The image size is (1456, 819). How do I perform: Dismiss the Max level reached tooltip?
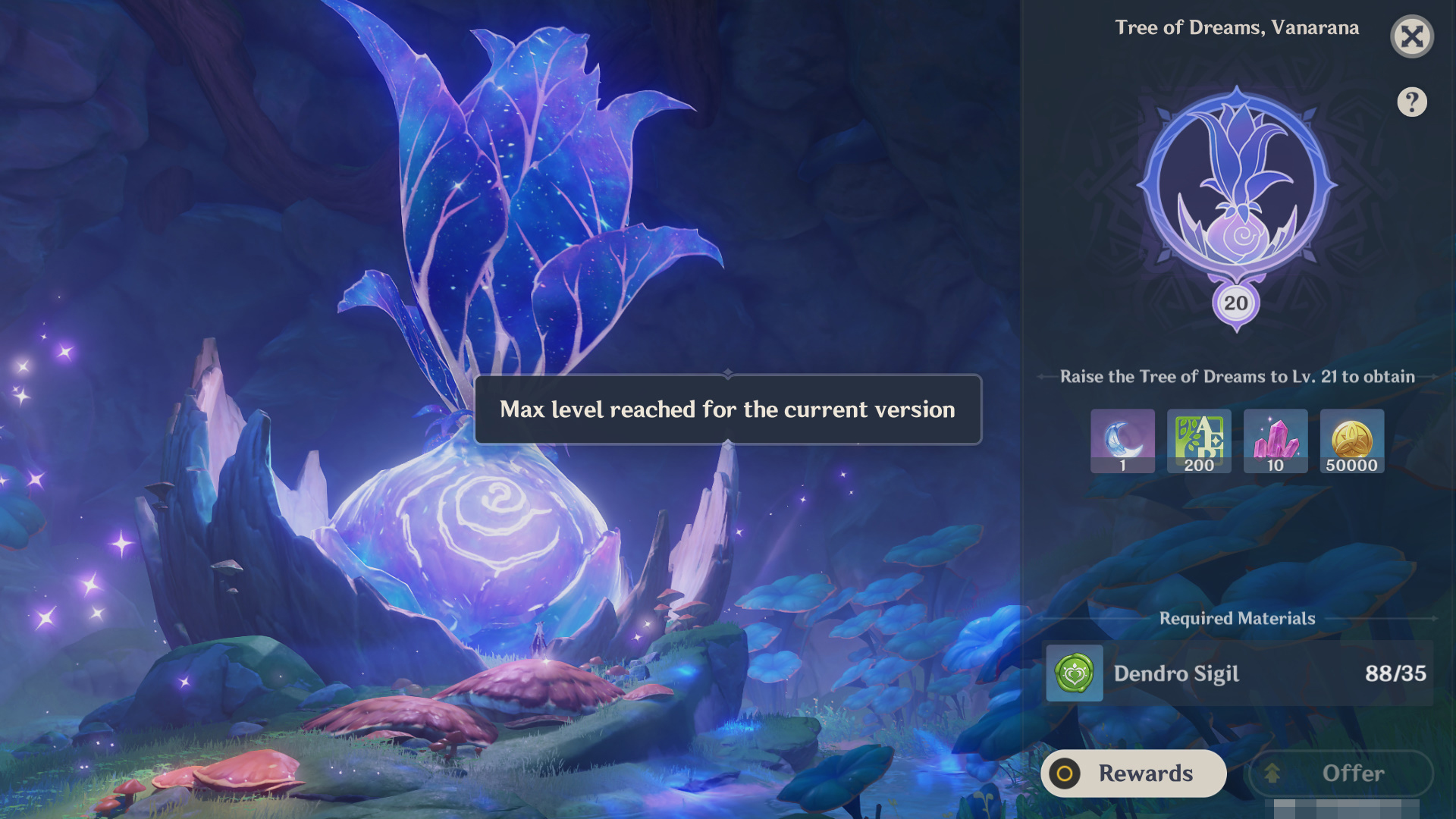point(728,409)
